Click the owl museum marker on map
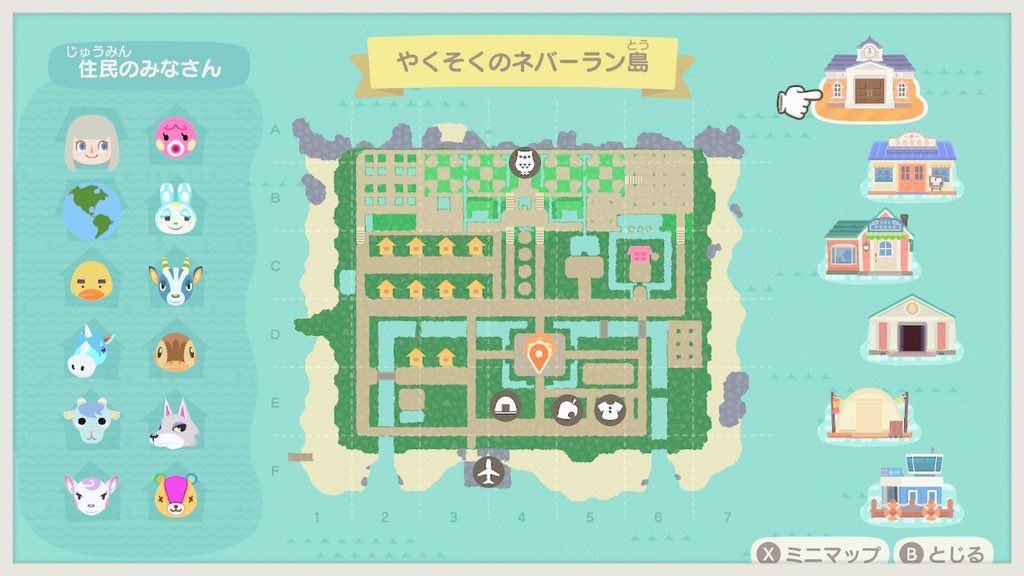1024x576 pixels. [524, 162]
